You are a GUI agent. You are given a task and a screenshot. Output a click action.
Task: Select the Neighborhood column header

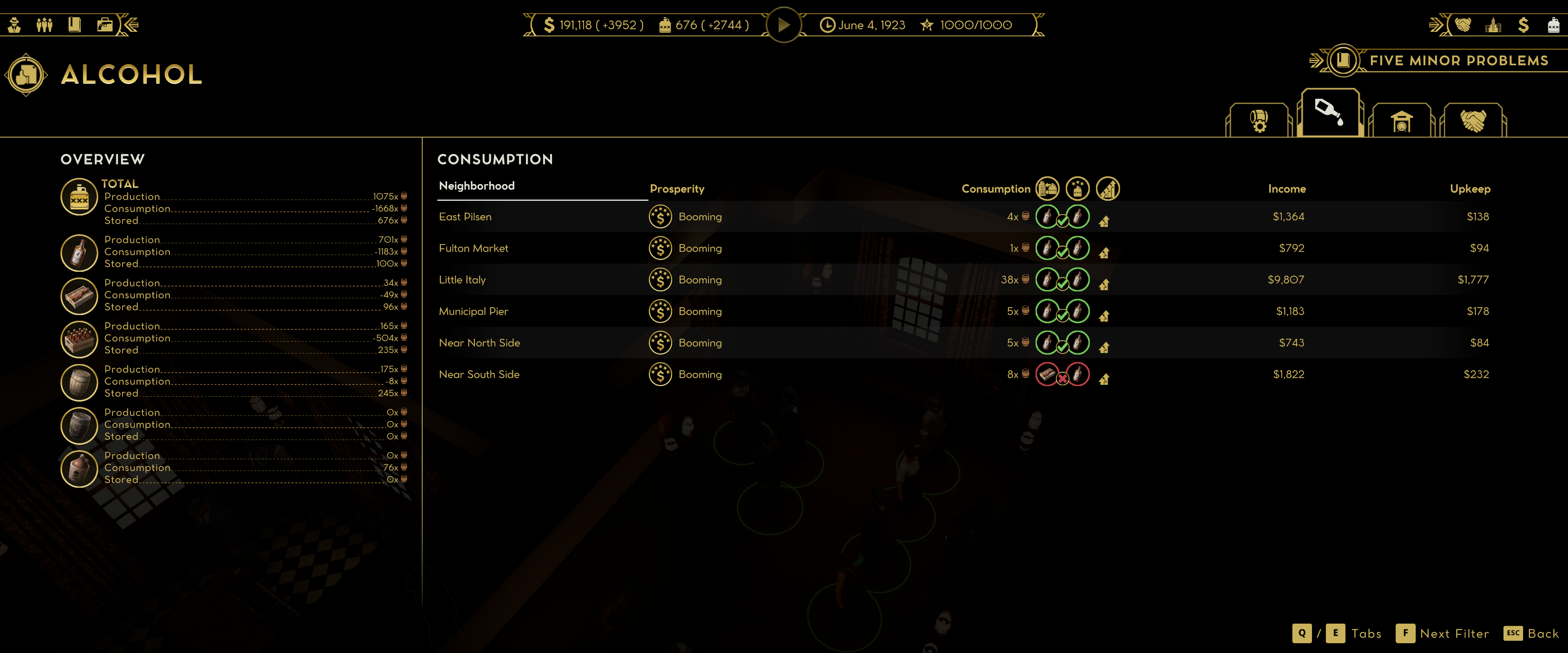(477, 186)
